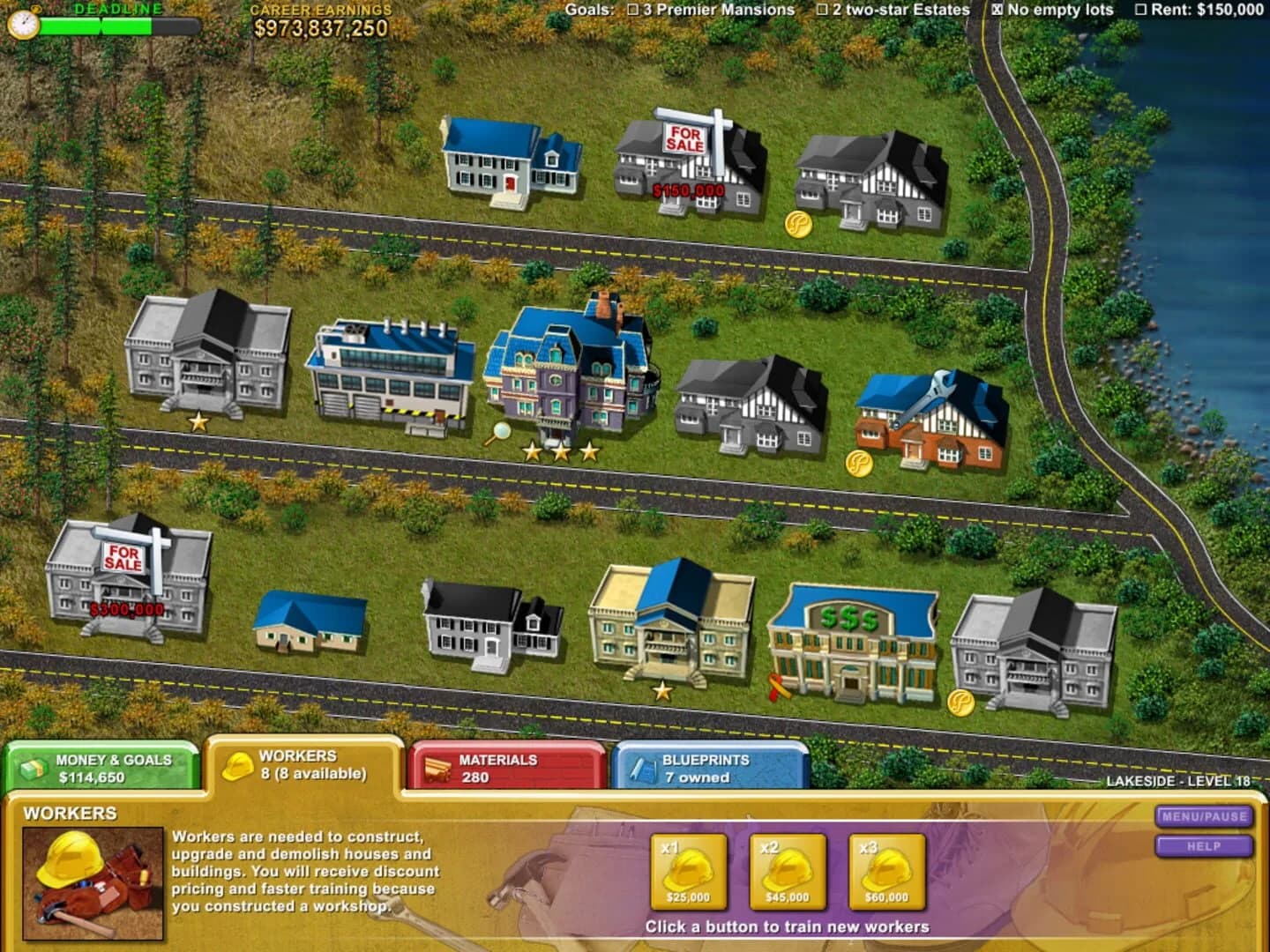Click the green Deadline progress bar
Screen dimensions: 1270x952
pyautogui.click(x=97, y=25)
